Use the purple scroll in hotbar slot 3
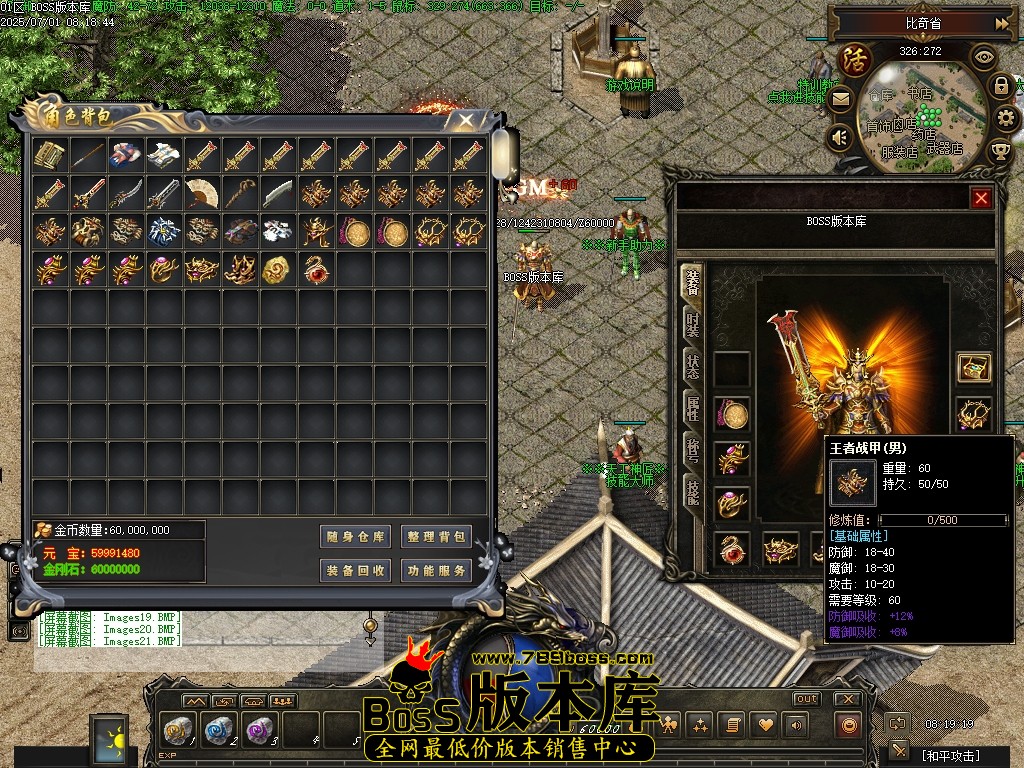The image size is (1024, 768). click(x=257, y=730)
